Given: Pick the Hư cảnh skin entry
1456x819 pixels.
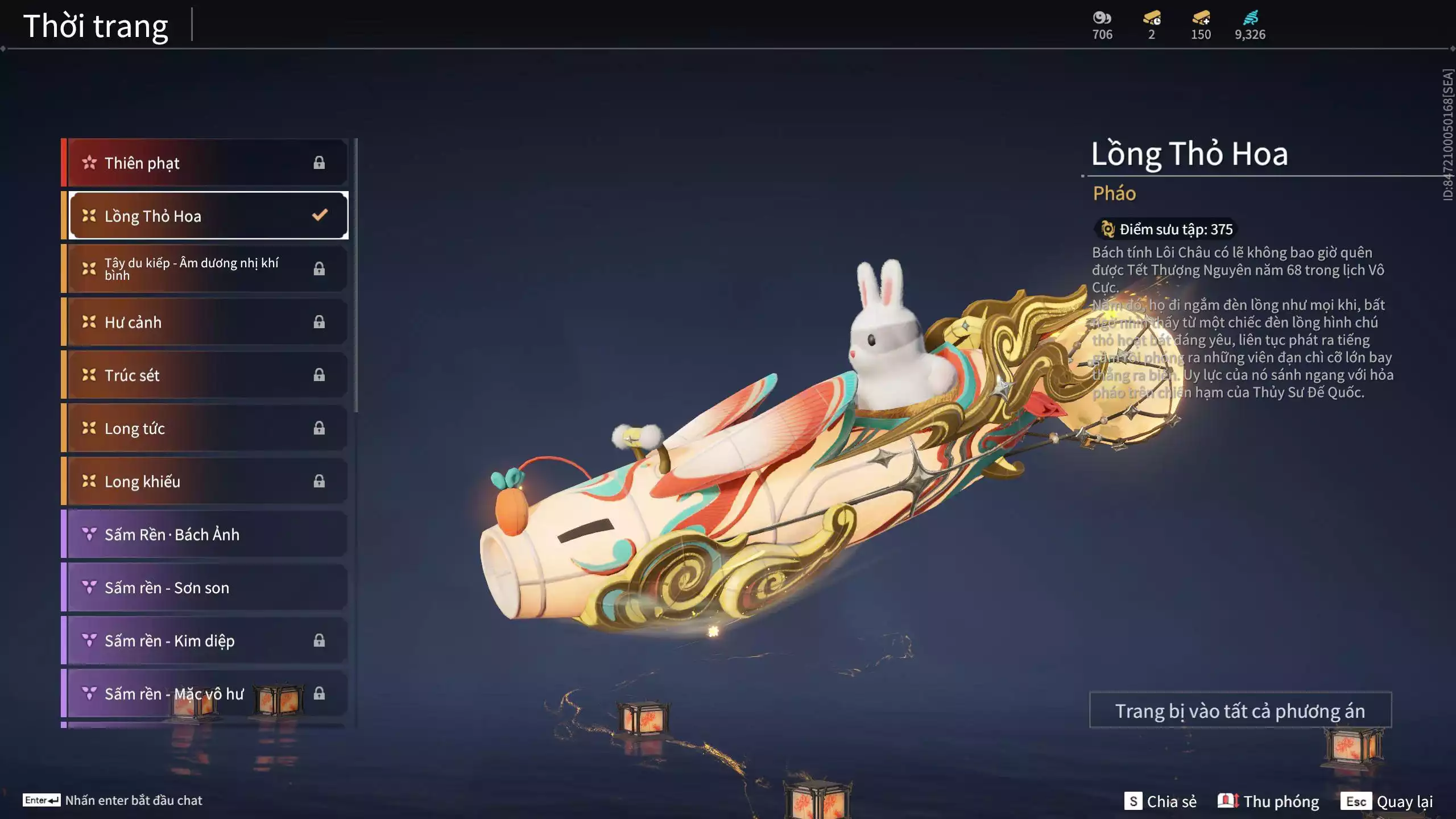Looking at the screenshot, I should [205, 322].
